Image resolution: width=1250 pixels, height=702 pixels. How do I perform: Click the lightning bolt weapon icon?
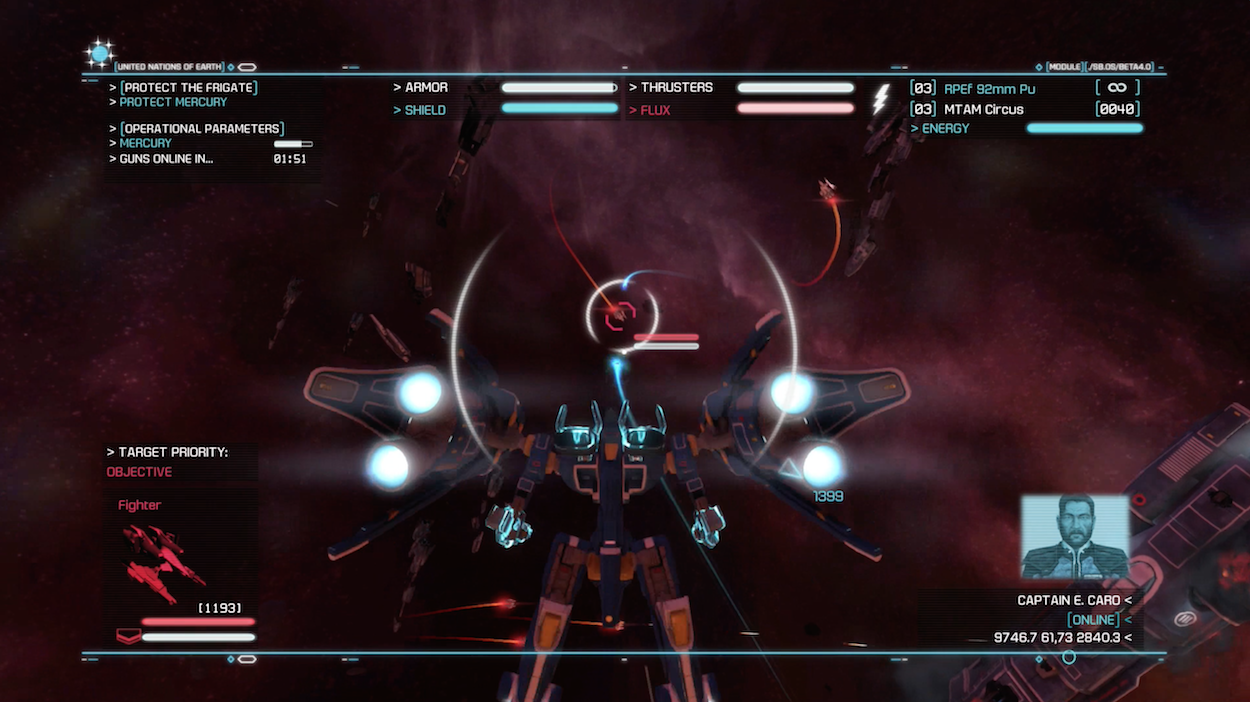(882, 99)
